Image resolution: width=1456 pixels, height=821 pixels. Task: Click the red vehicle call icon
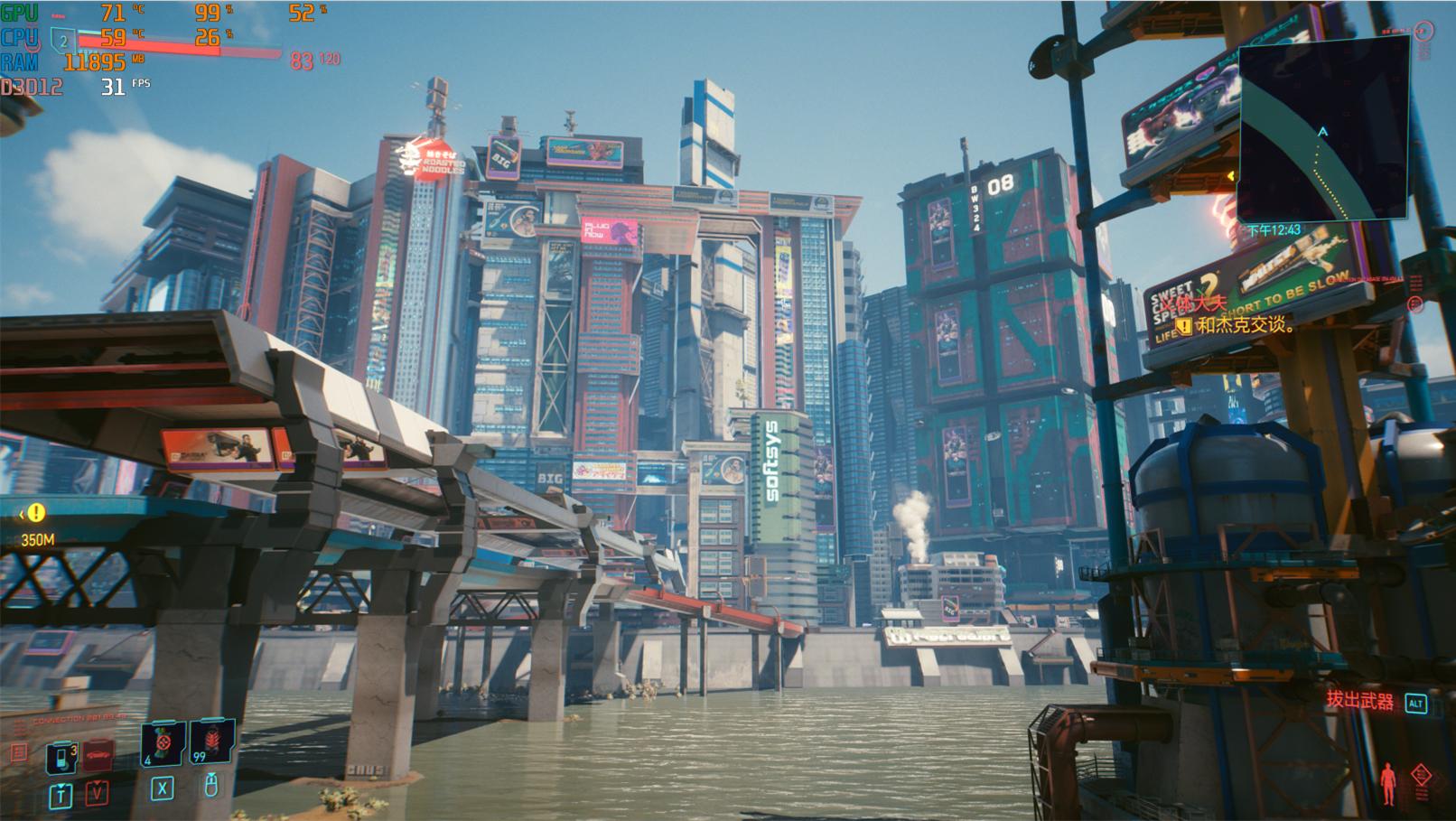click(98, 756)
